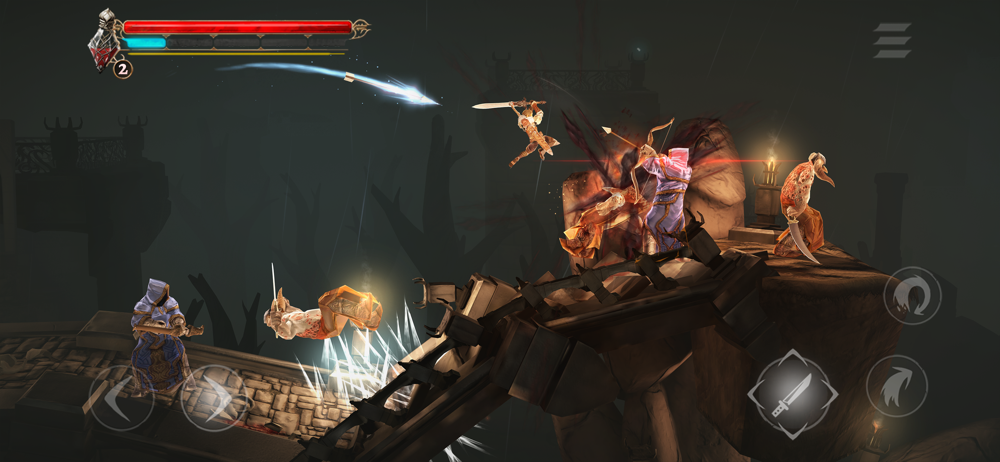Activate the circular arrow dodge roll button

(x=911, y=295)
